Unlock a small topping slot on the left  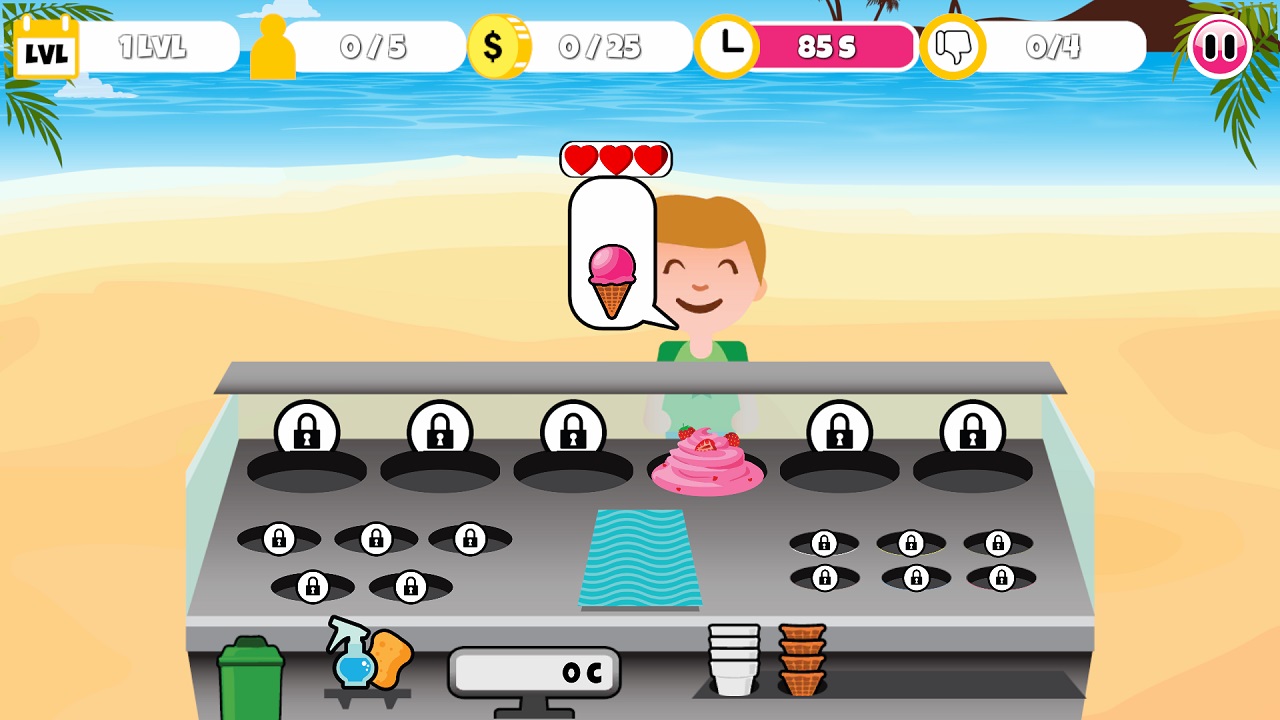coord(281,538)
